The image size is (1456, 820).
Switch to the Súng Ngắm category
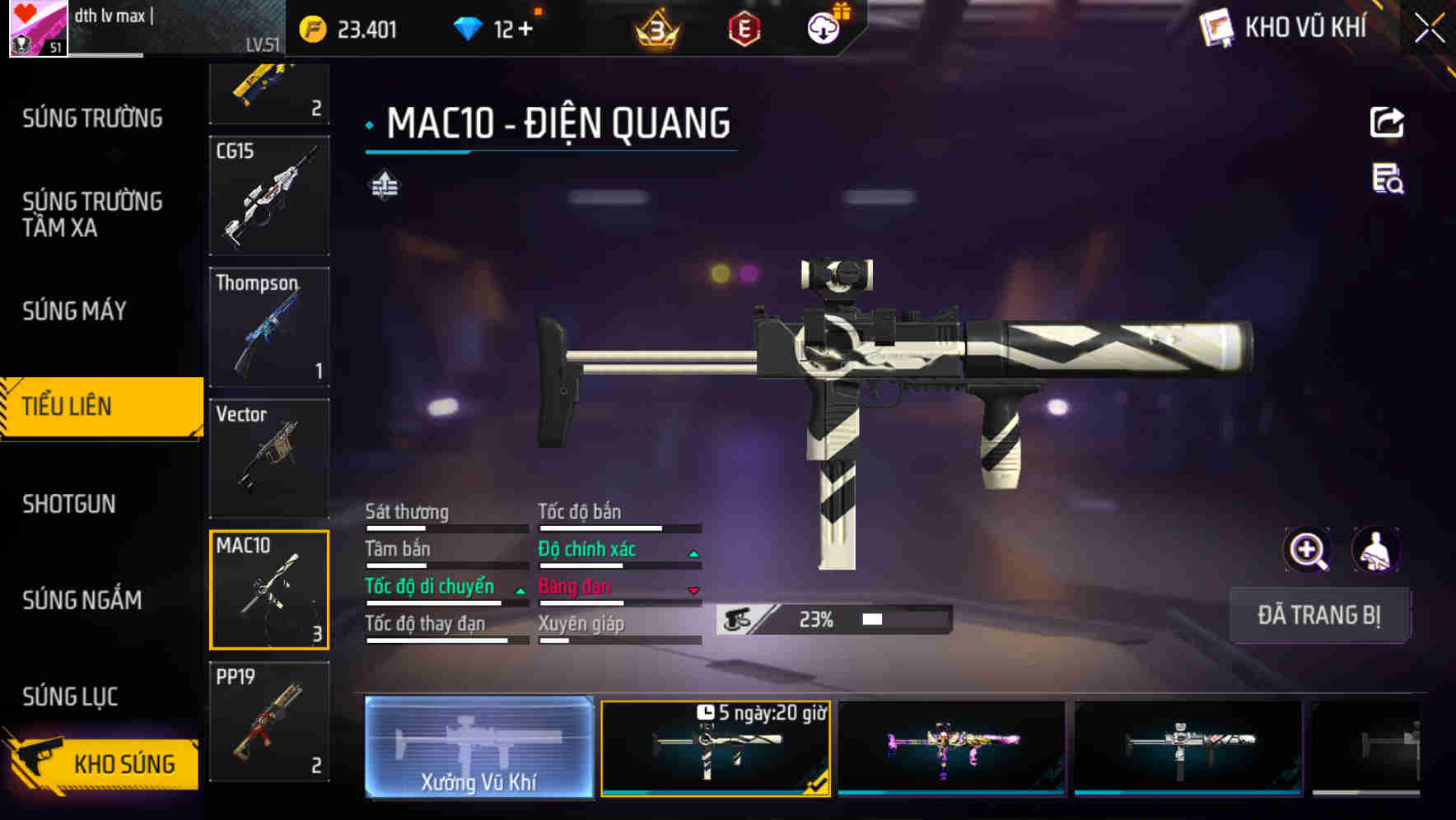pyautogui.click(x=82, y=600)
